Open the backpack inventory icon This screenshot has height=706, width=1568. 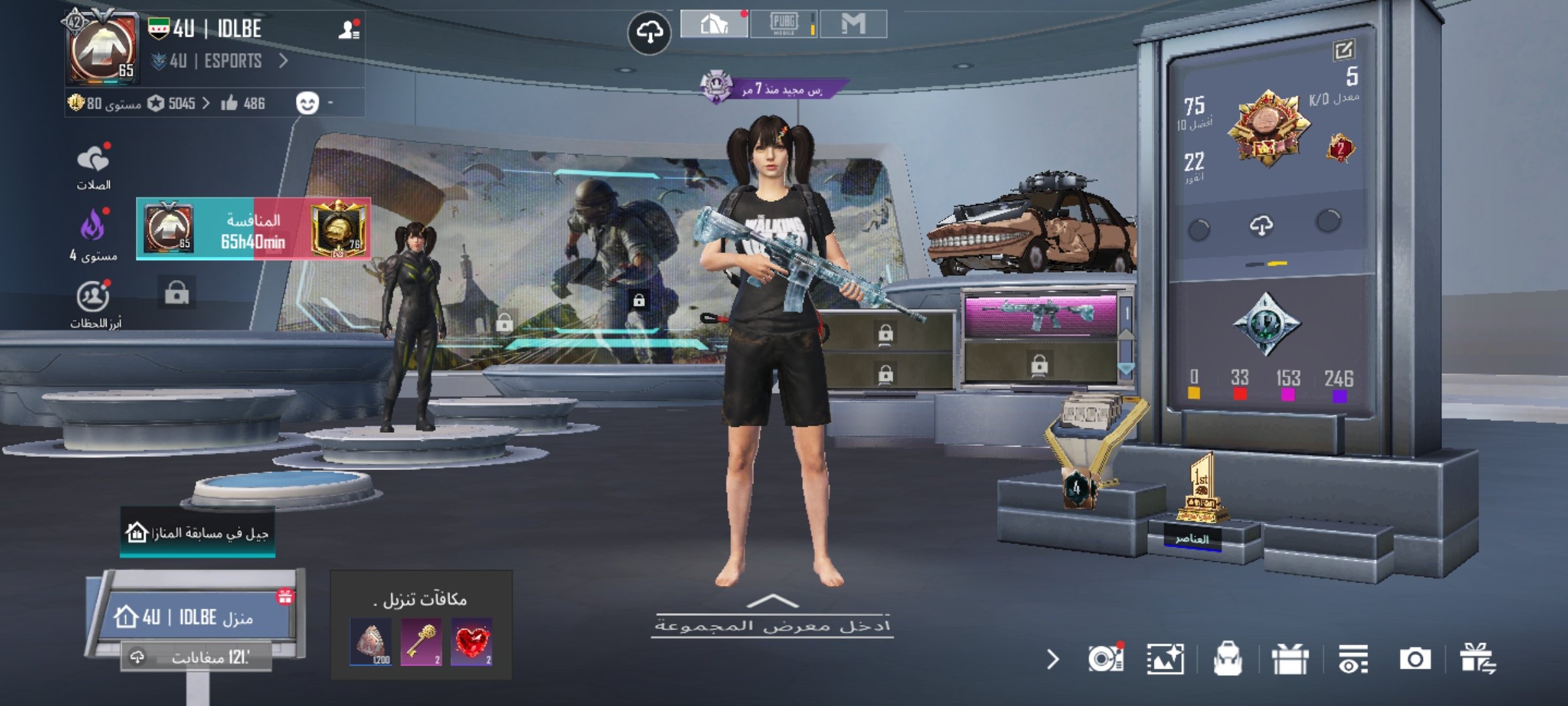pos(1228,659)
